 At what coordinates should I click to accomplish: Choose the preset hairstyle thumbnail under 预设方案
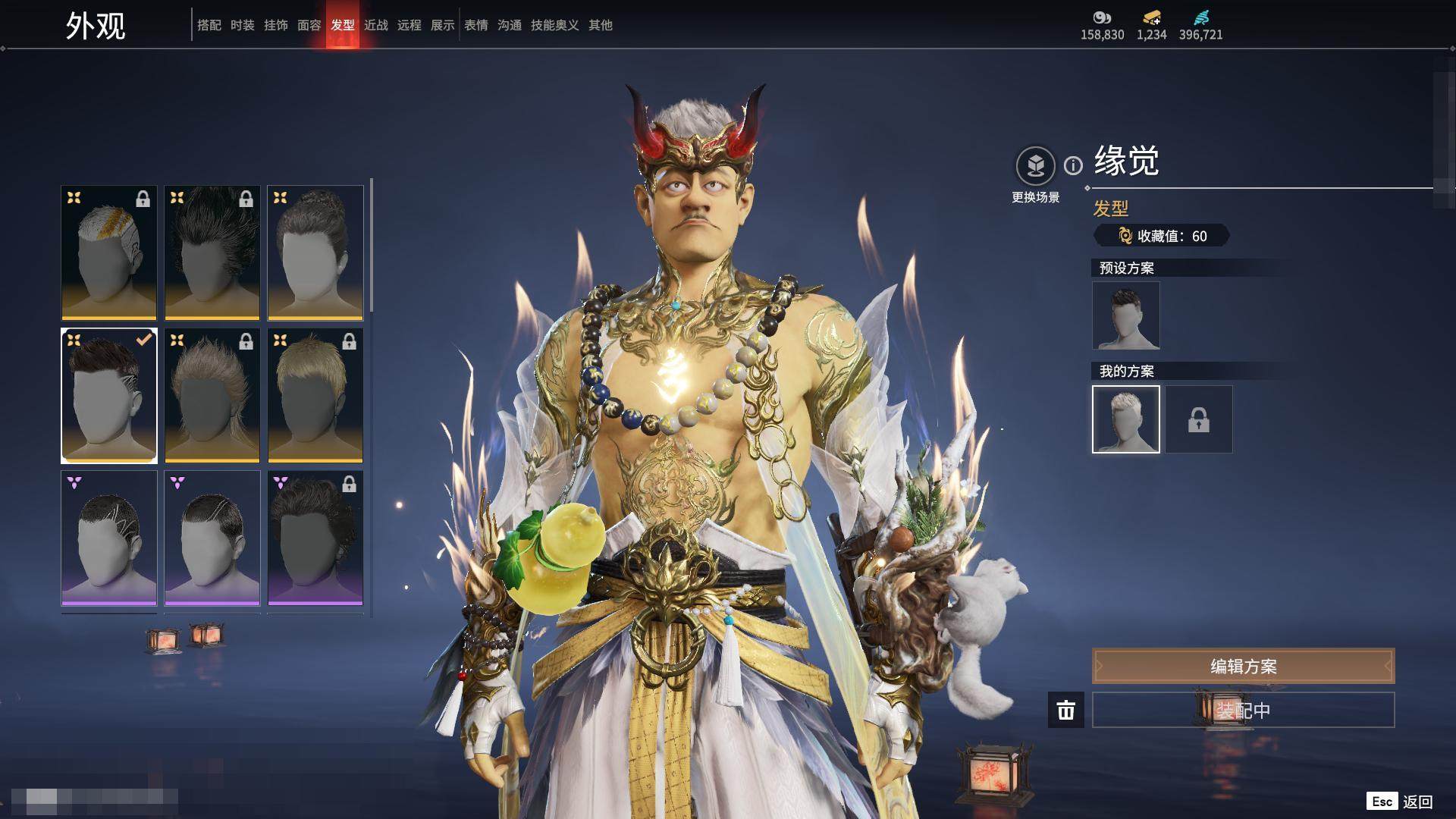click(1126, 315)
